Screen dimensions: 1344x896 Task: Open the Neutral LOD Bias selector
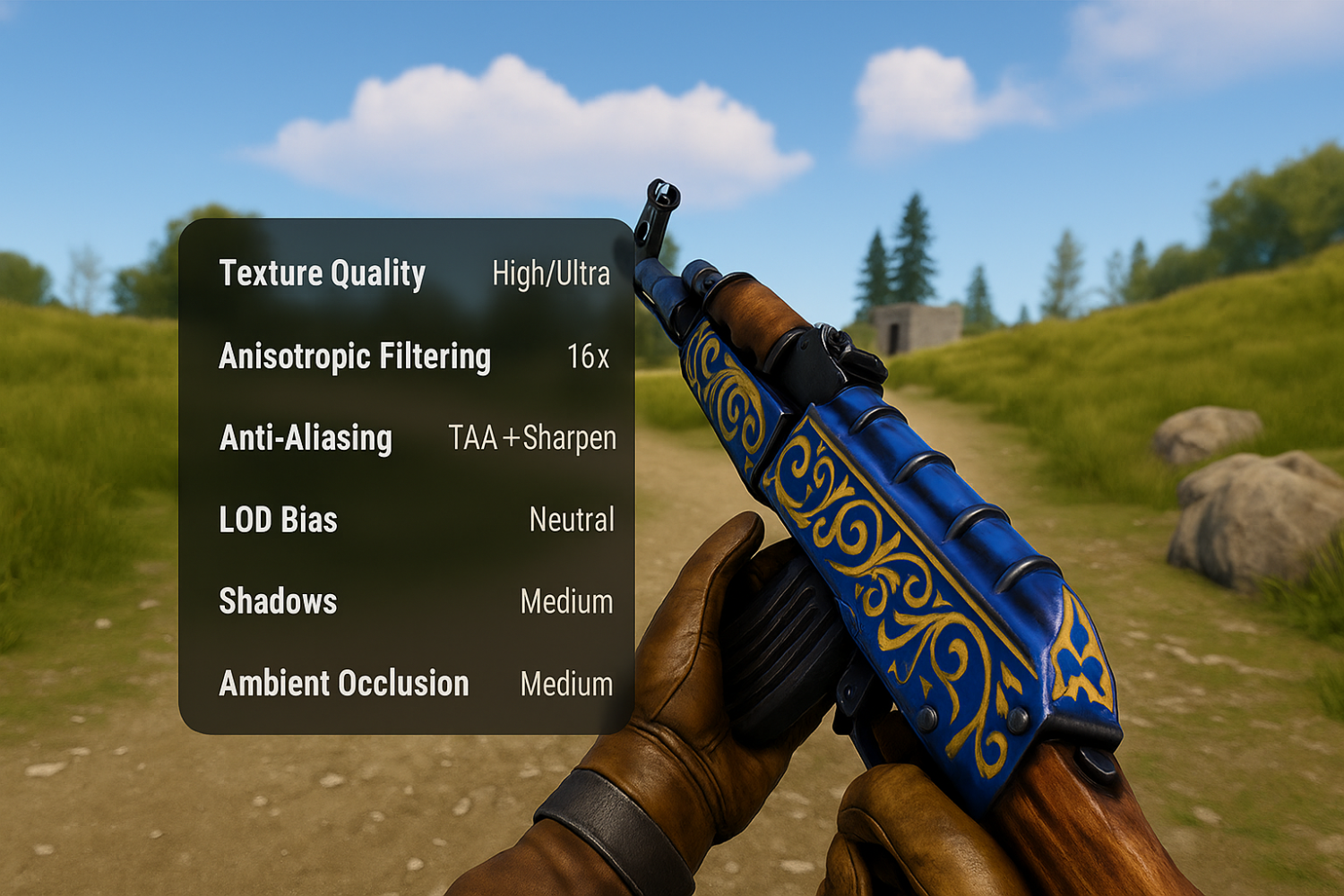coord(573,520)
